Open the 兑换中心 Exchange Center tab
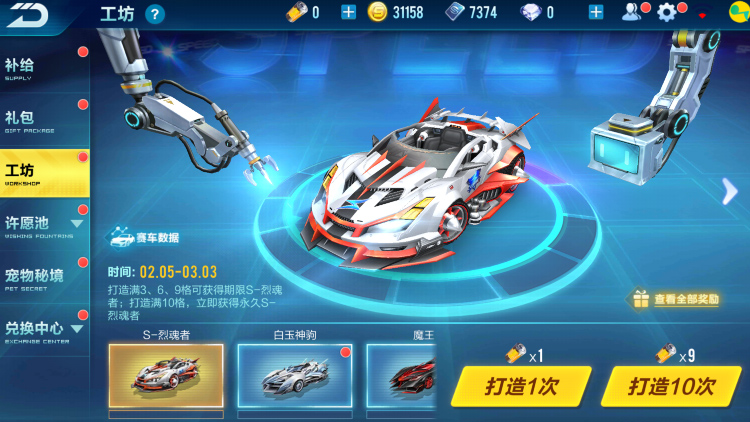The height and width of the screenshot is (422, 750). [40, 329]
